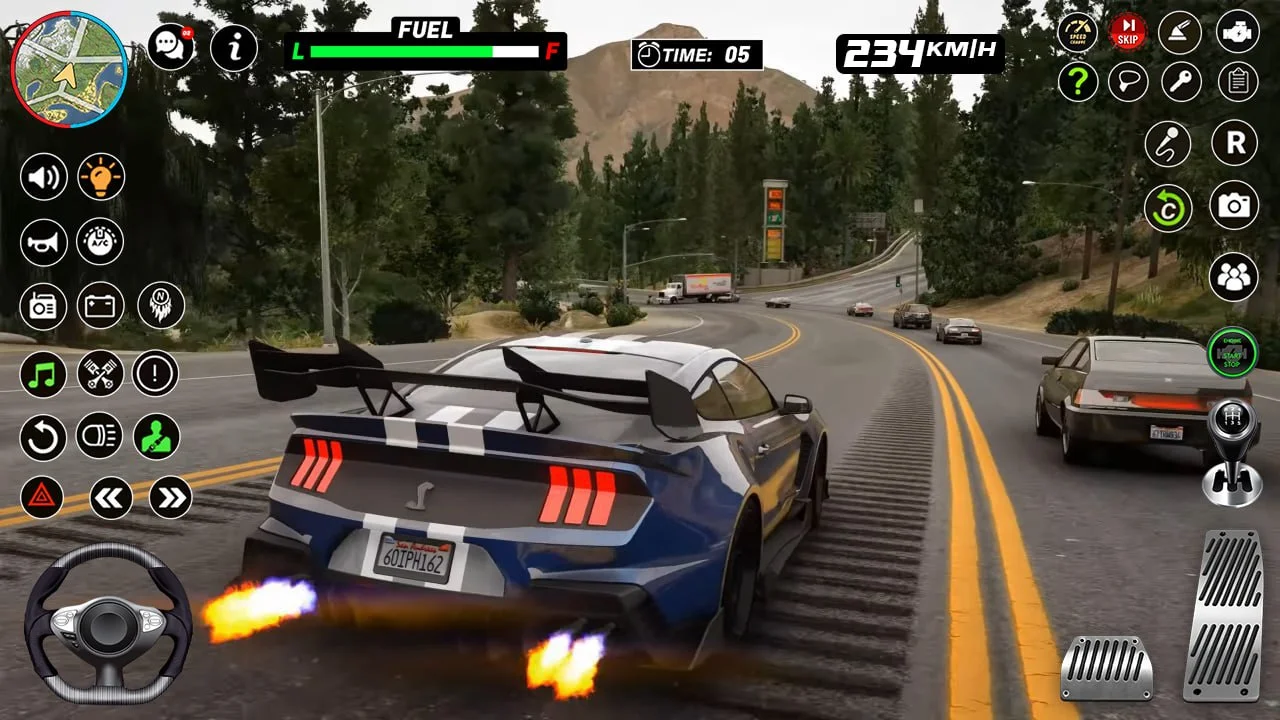Activate the nitro boost
1280x720 pixels.
click(160, 307)
